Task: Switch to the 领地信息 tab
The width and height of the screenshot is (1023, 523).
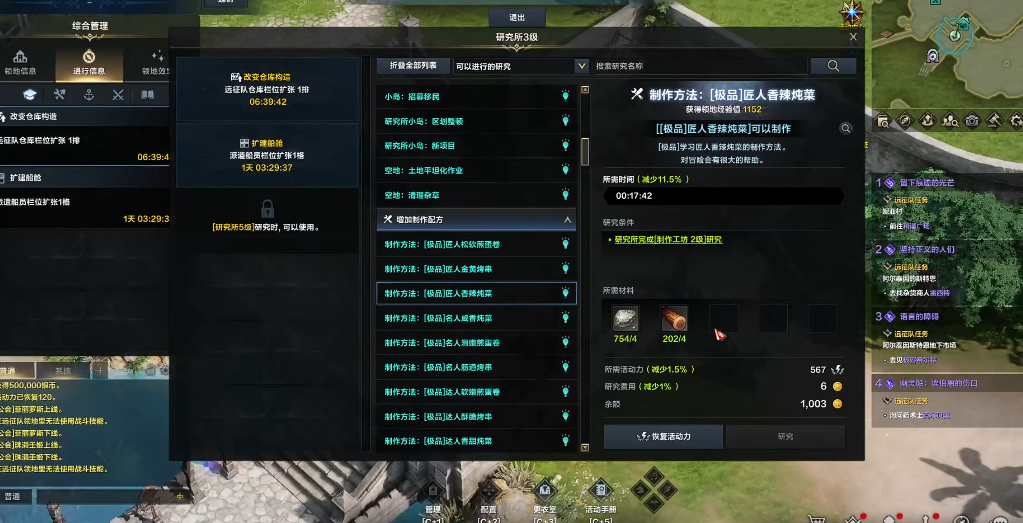Action: tap(20, 63)
